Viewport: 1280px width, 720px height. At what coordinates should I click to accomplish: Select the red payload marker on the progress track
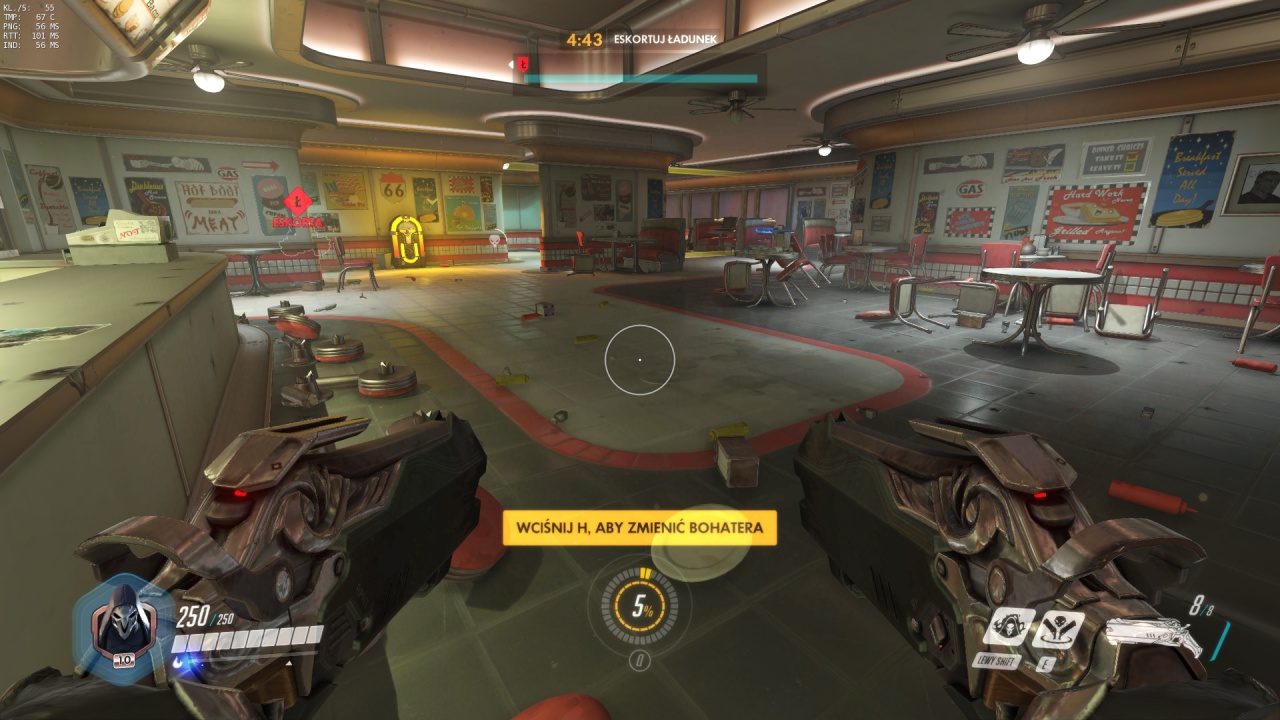coord(521,65)
